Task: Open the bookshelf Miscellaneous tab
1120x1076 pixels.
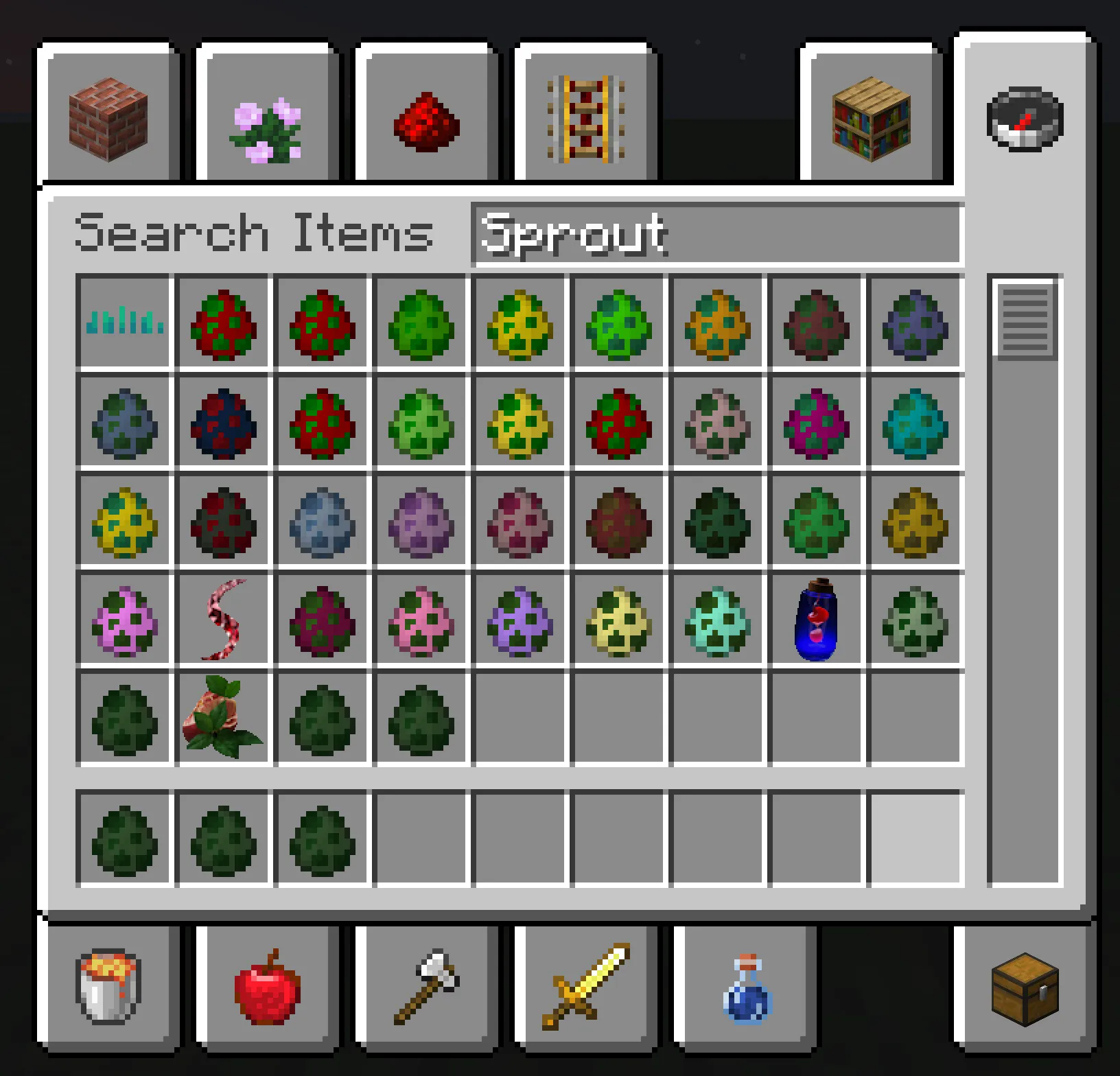Action: 870,120
